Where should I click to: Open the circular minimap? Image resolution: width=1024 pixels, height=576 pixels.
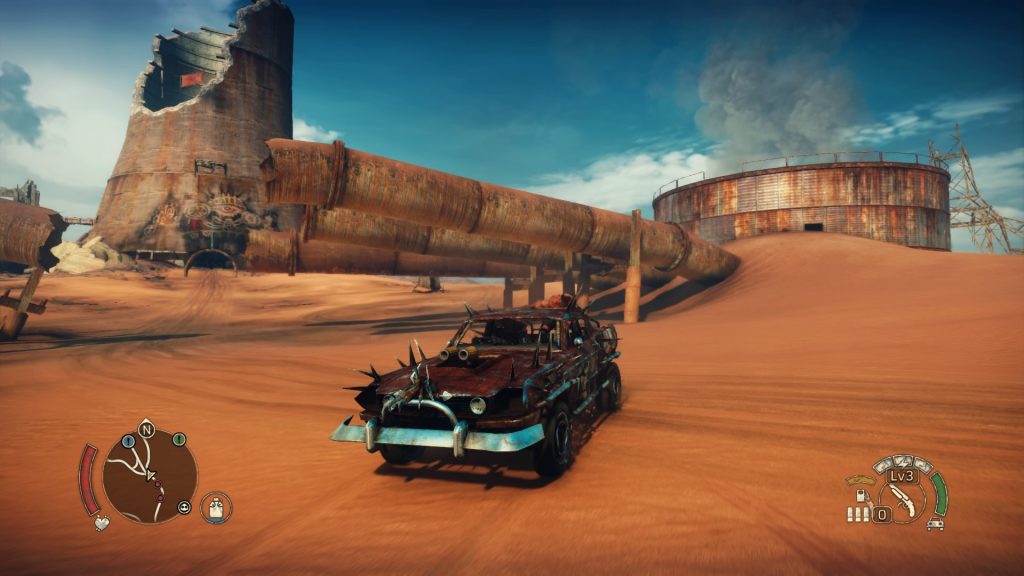click(x=150, y=476)
